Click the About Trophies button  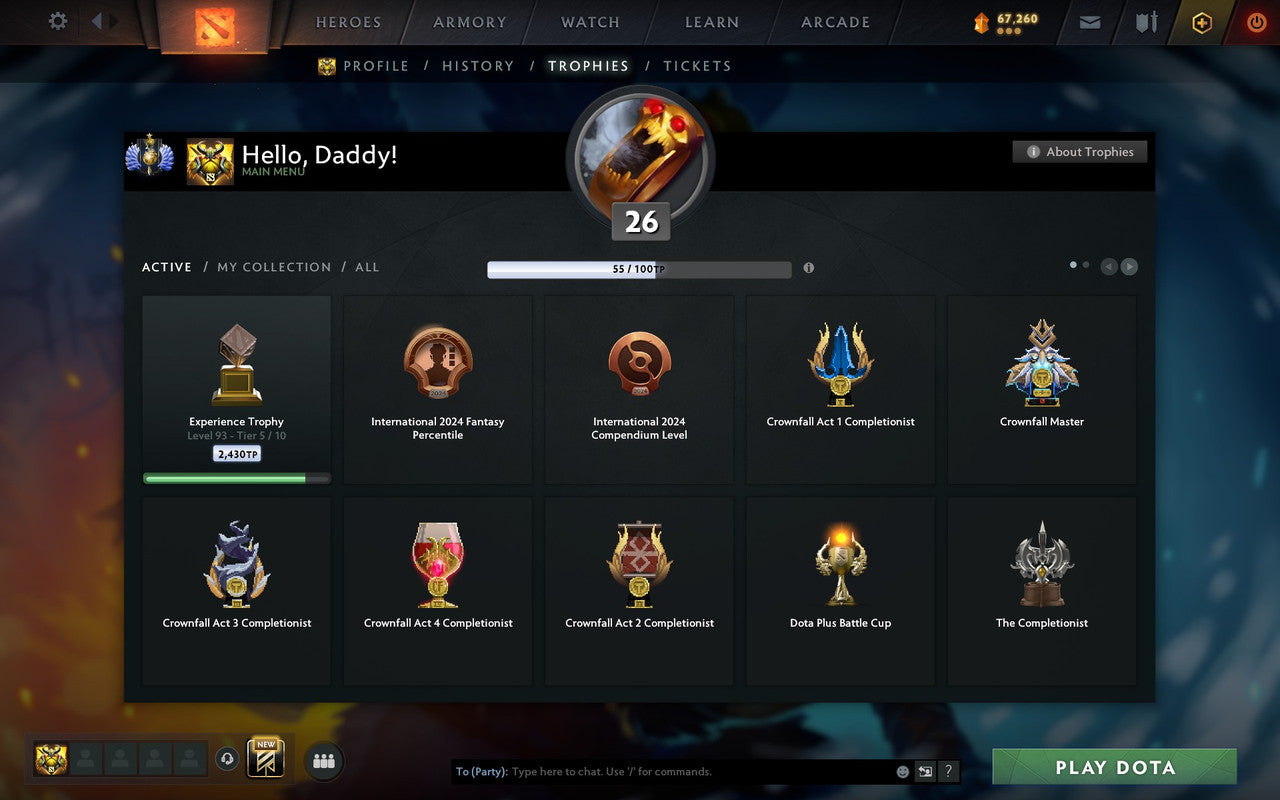click(1080, 152)
